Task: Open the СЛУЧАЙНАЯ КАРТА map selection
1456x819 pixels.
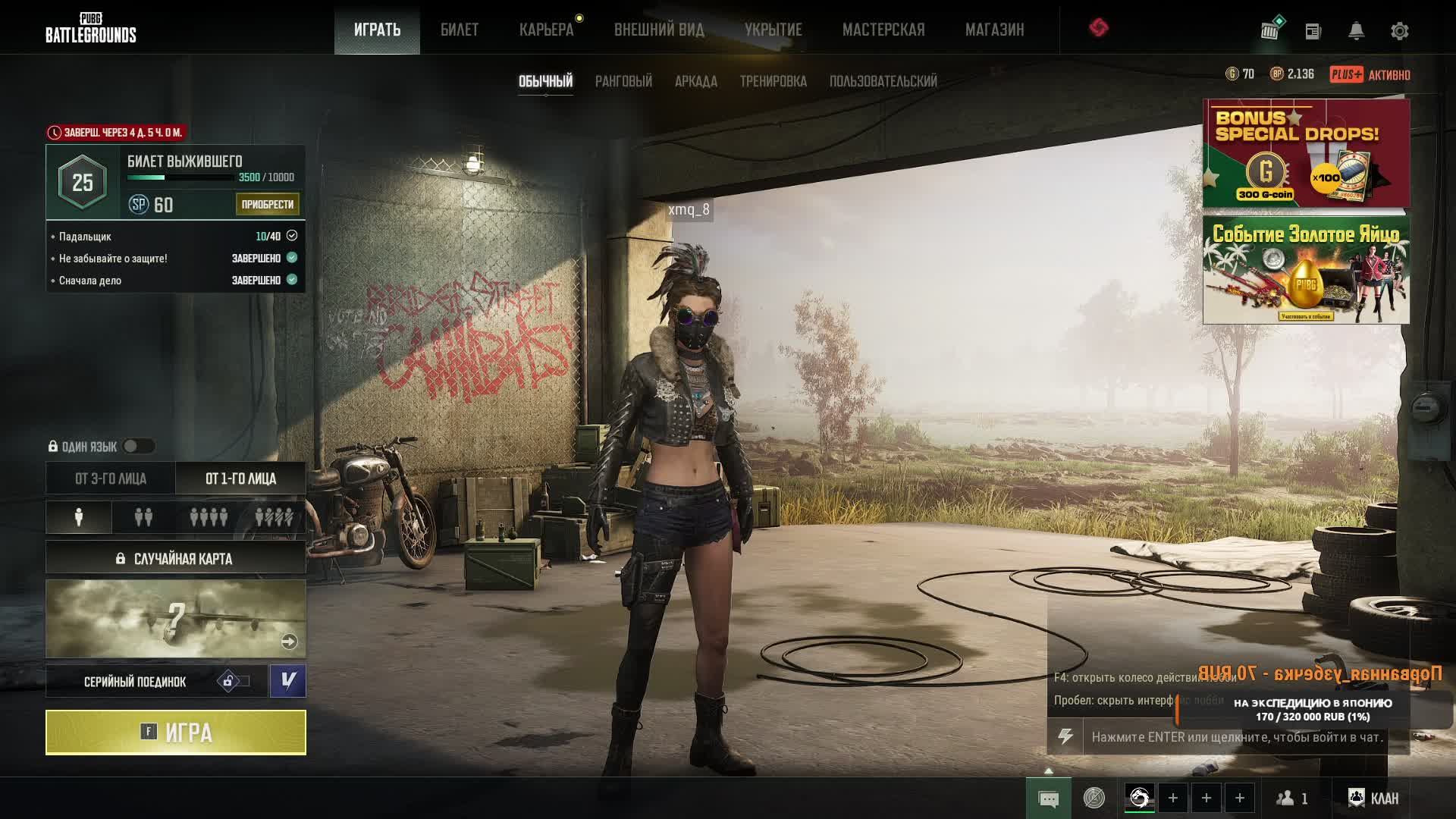Action: coord(176,559)
